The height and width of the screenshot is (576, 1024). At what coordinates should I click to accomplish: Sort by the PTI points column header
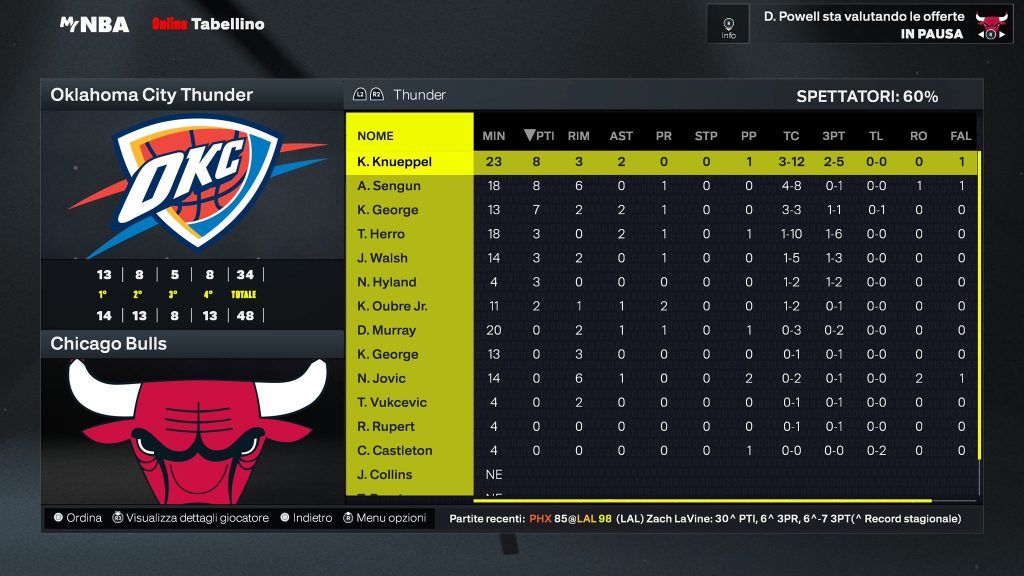pyautogui.click(x=539, y=136)
